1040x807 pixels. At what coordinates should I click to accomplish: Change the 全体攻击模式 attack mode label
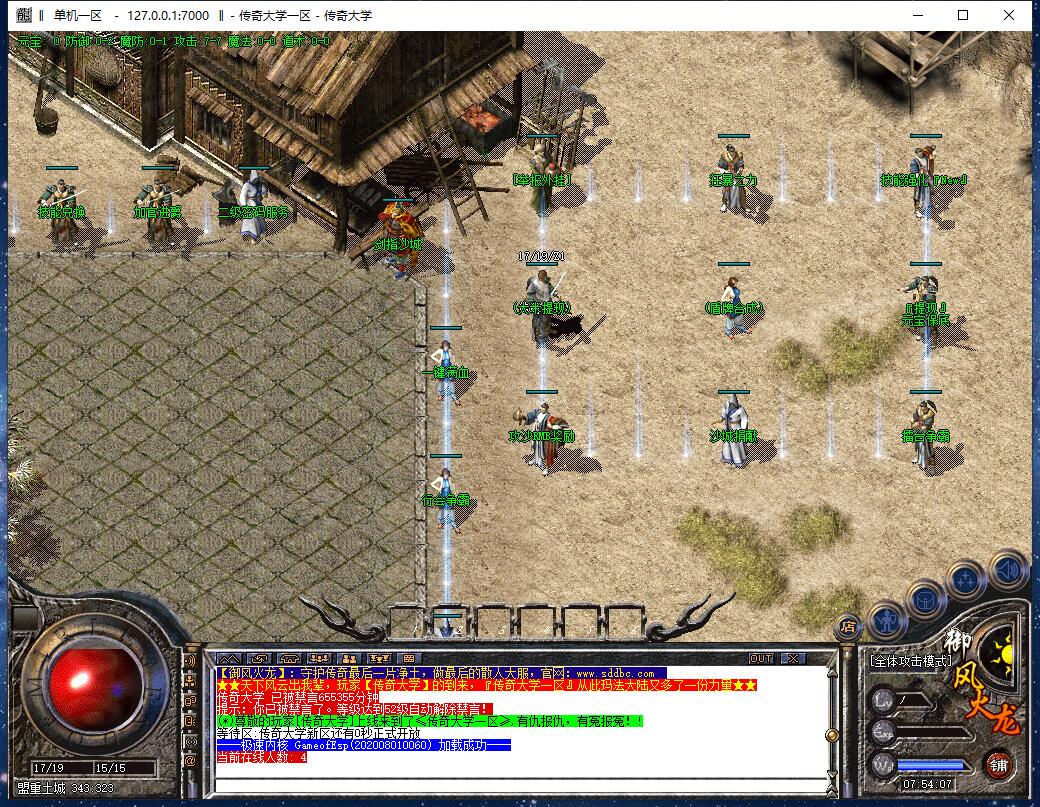[x=910, y=661]
